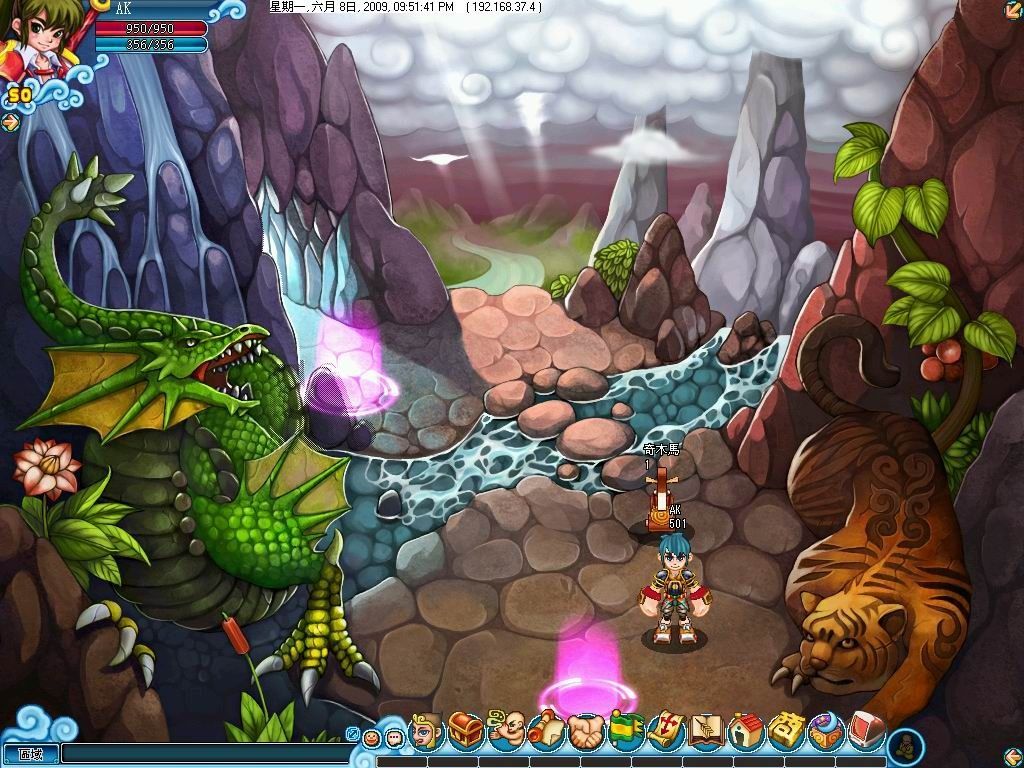Open the 區域 chat channel selector
Viewport: 1024px width, 768px height.
click(30, 754)
